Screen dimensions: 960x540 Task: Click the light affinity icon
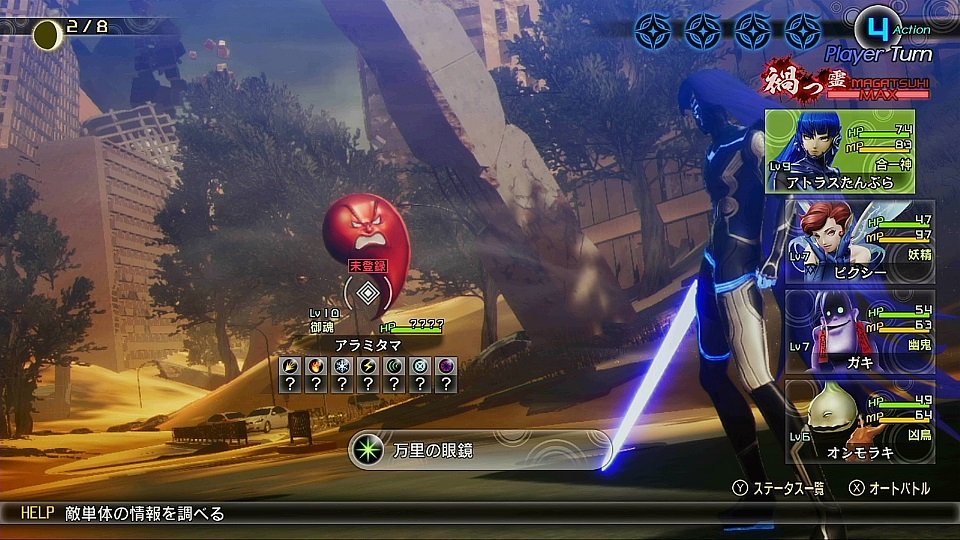[420, 366]
